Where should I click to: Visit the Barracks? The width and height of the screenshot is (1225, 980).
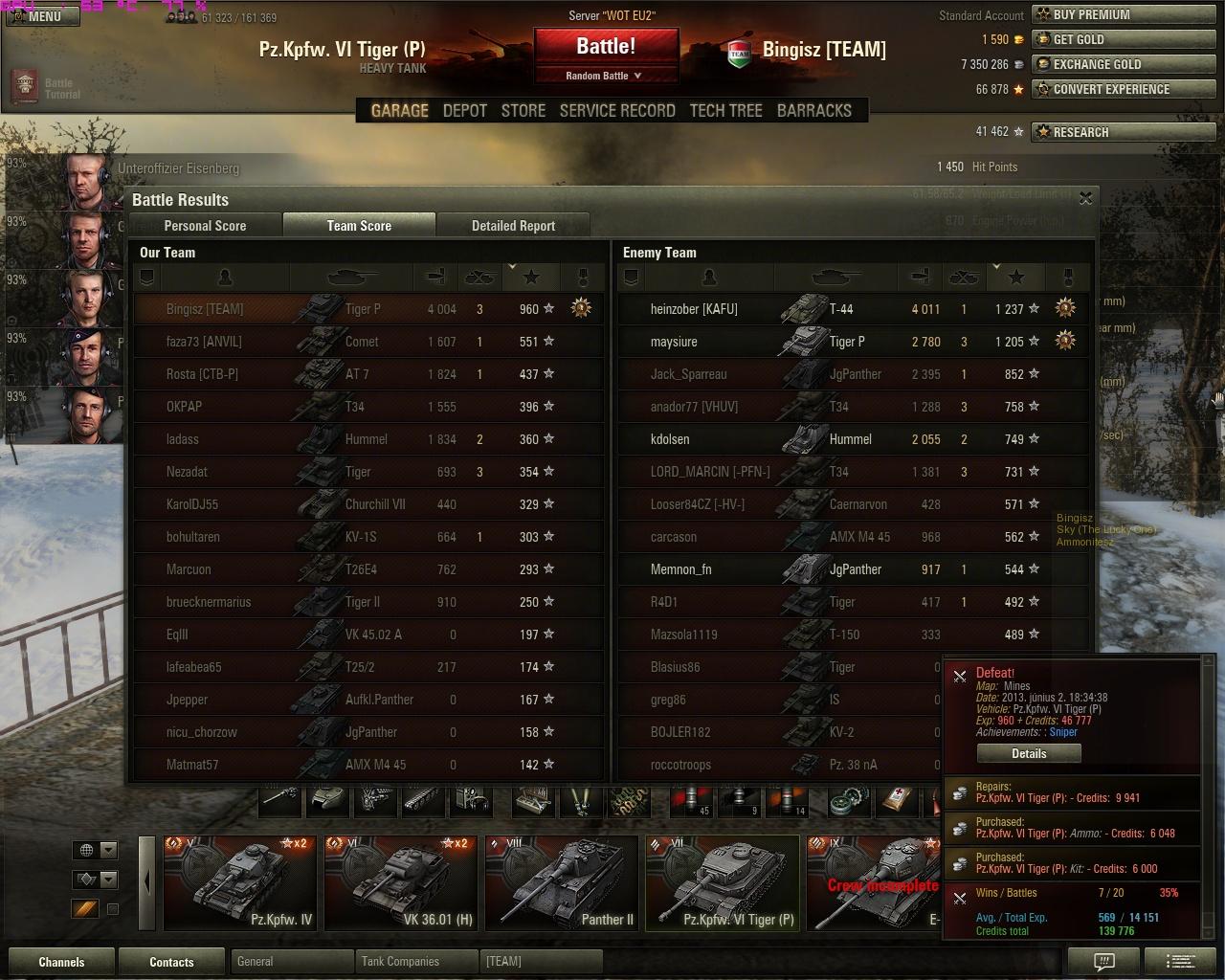[x=814, y=111]
